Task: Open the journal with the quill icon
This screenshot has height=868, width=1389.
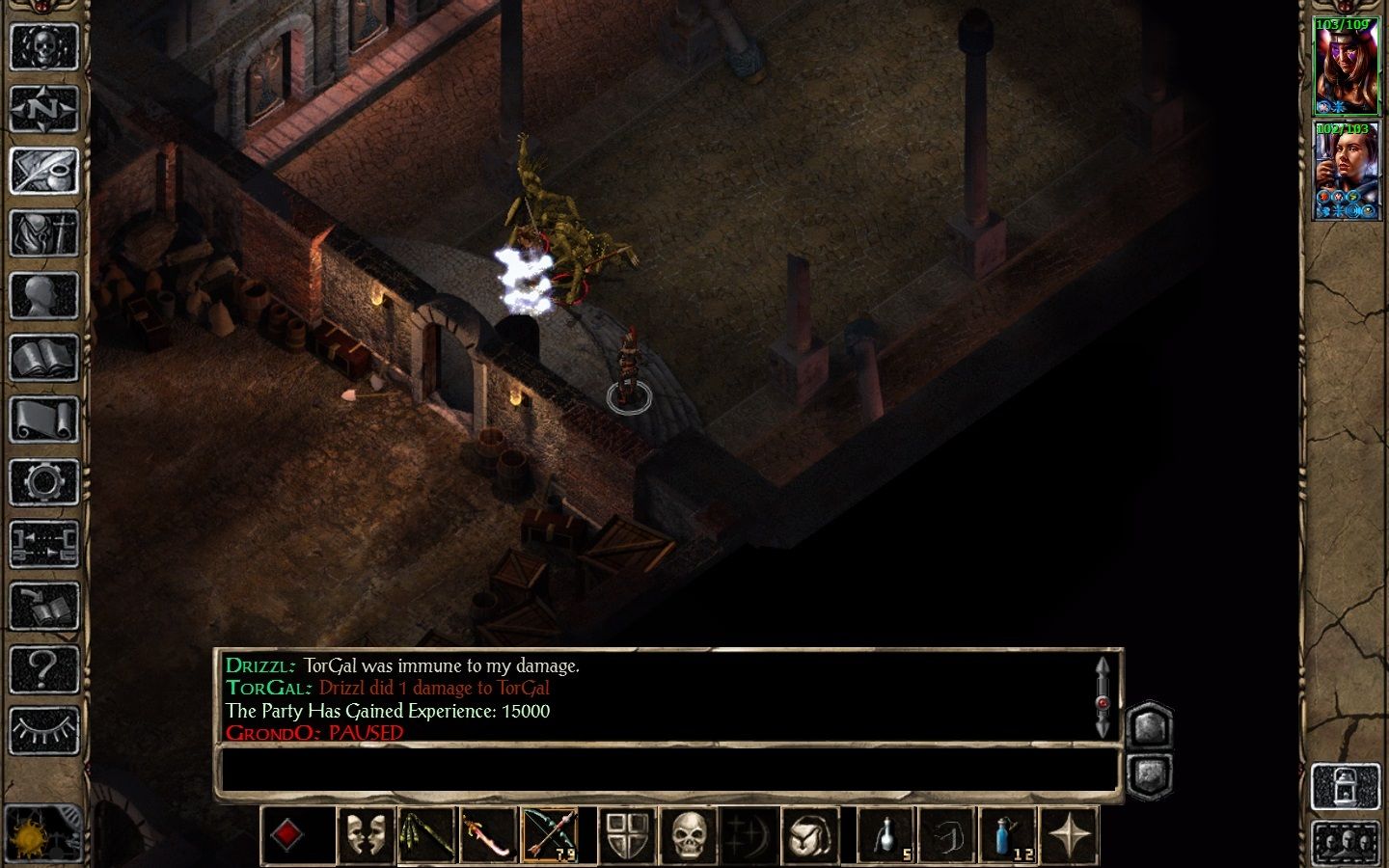Action: (43, 171)
